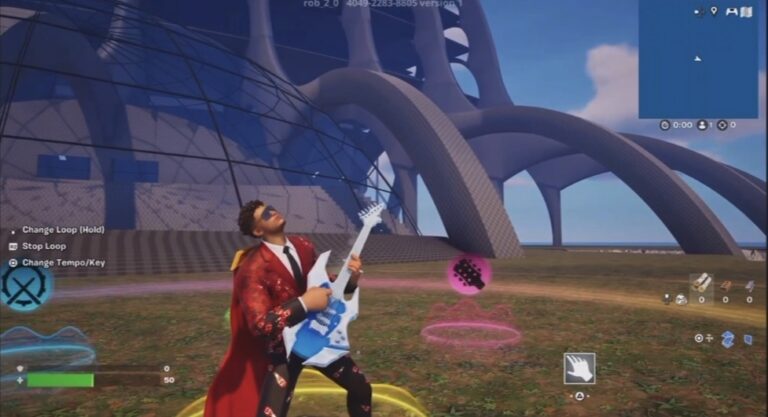
Task: Click the crossed-sticks emblem icon
Action: [22, 289]
